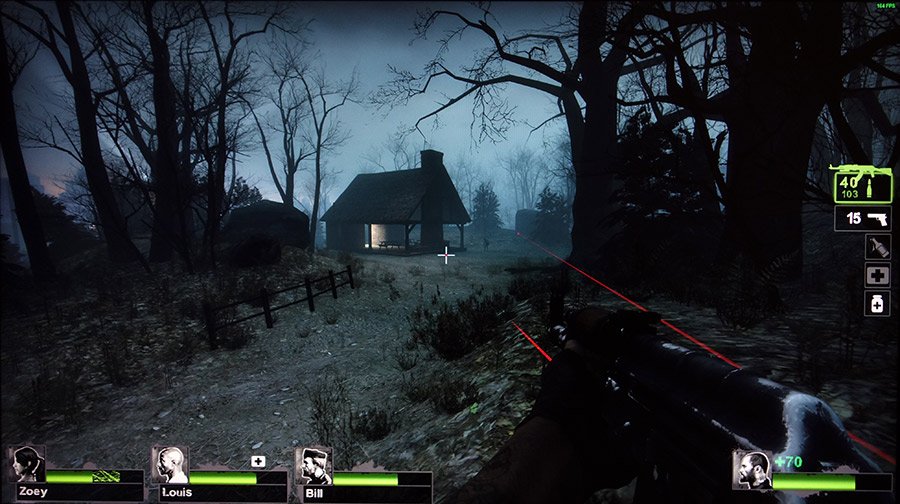Viewport: 900px width, 504px height.
Task: Click Zoey's teammate portrait
Action: 27,465
